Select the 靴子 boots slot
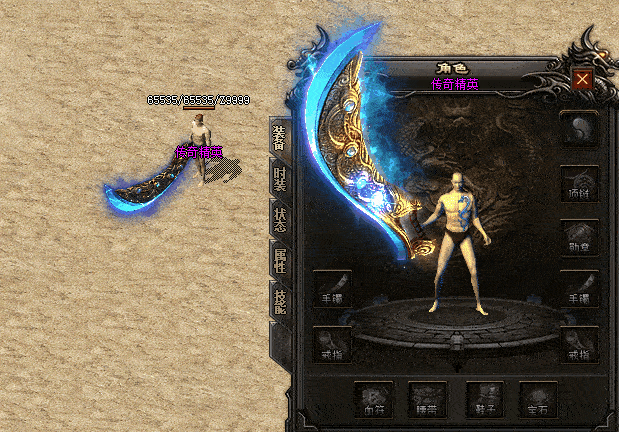 point(483,399)
